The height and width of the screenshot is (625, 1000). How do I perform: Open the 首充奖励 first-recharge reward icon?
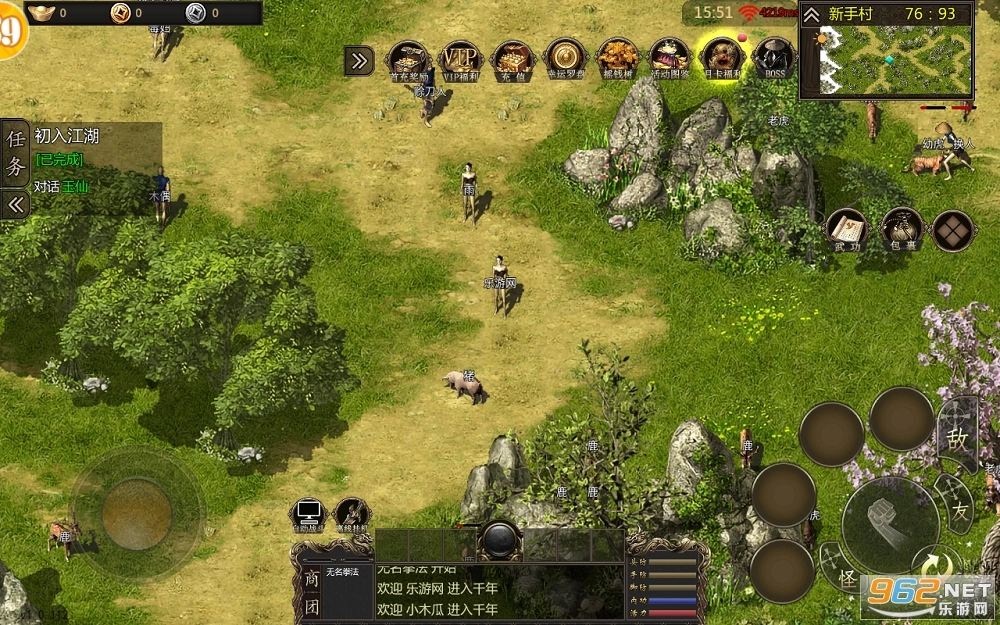[408, 59]
